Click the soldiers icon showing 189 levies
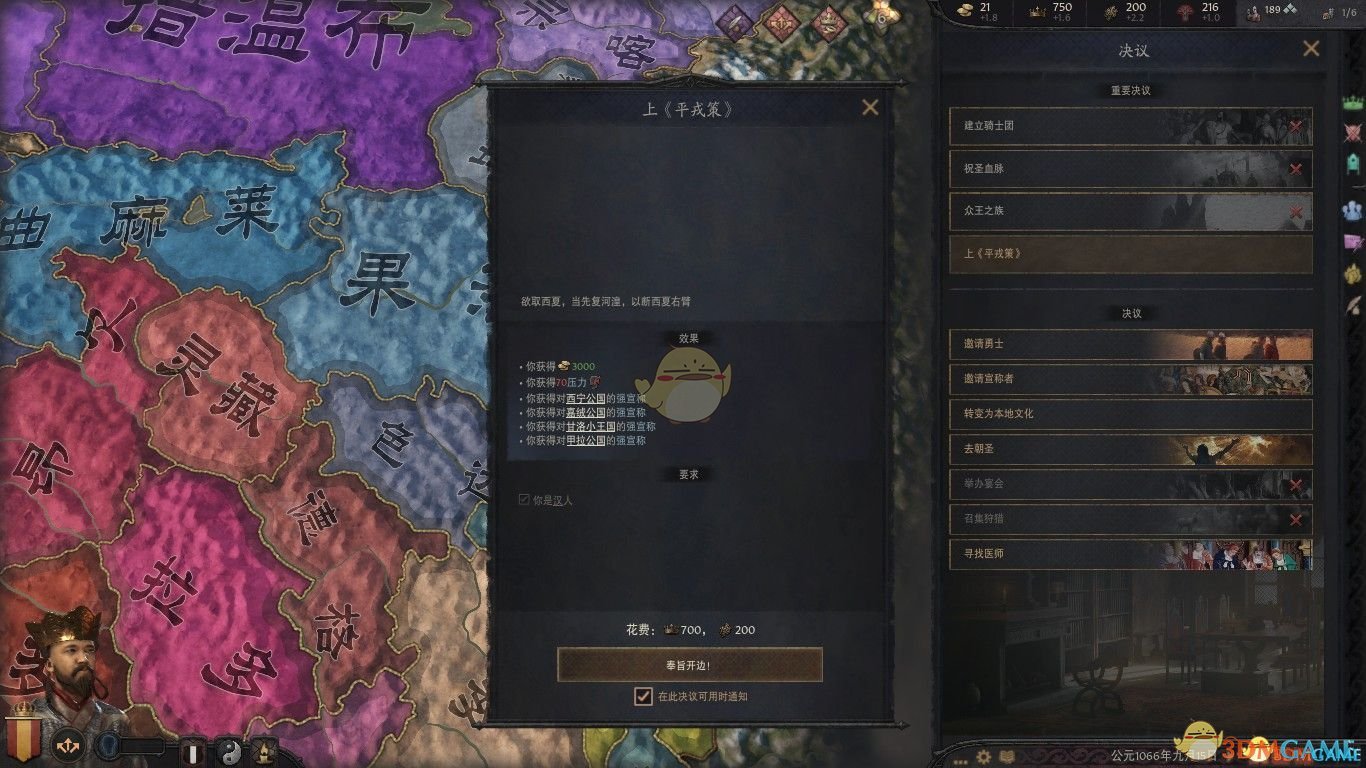1366x768 pixels. click(x=1252, y=13)
